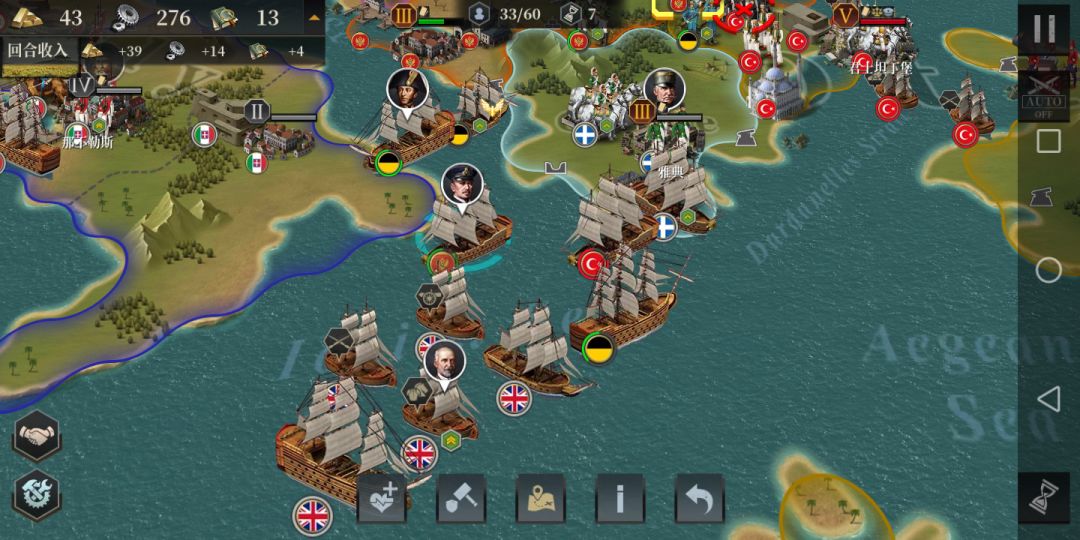End the turn with the hourglass button
The height and width of the screenshot is (540, 1080).
(1044, 497)
